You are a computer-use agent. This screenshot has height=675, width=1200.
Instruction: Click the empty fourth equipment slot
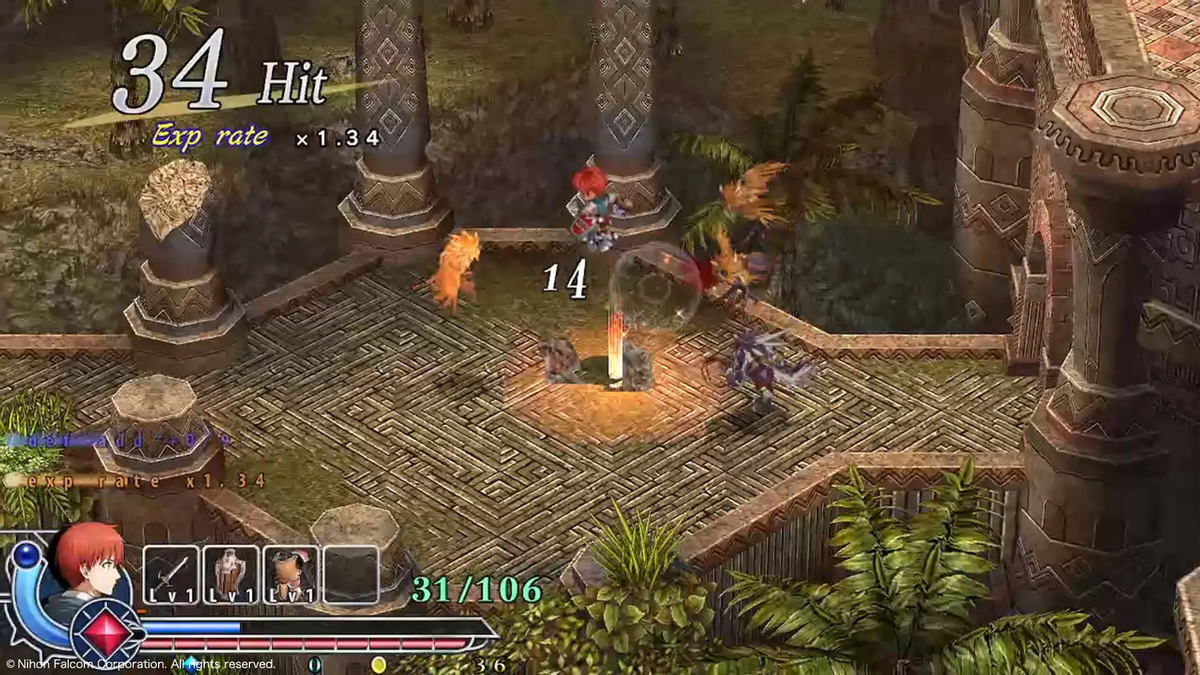coord(351,575)
